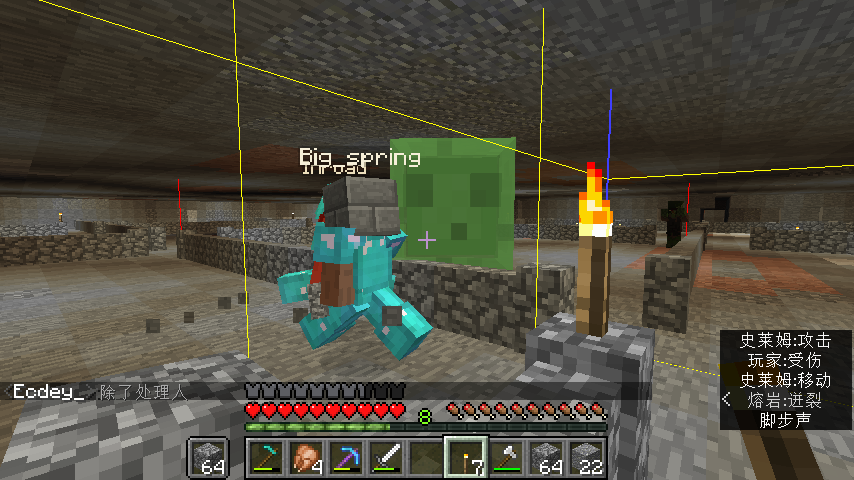Pick the stone stack showing 22
This screenshot has width=854, height=480.
coord(585,458)
